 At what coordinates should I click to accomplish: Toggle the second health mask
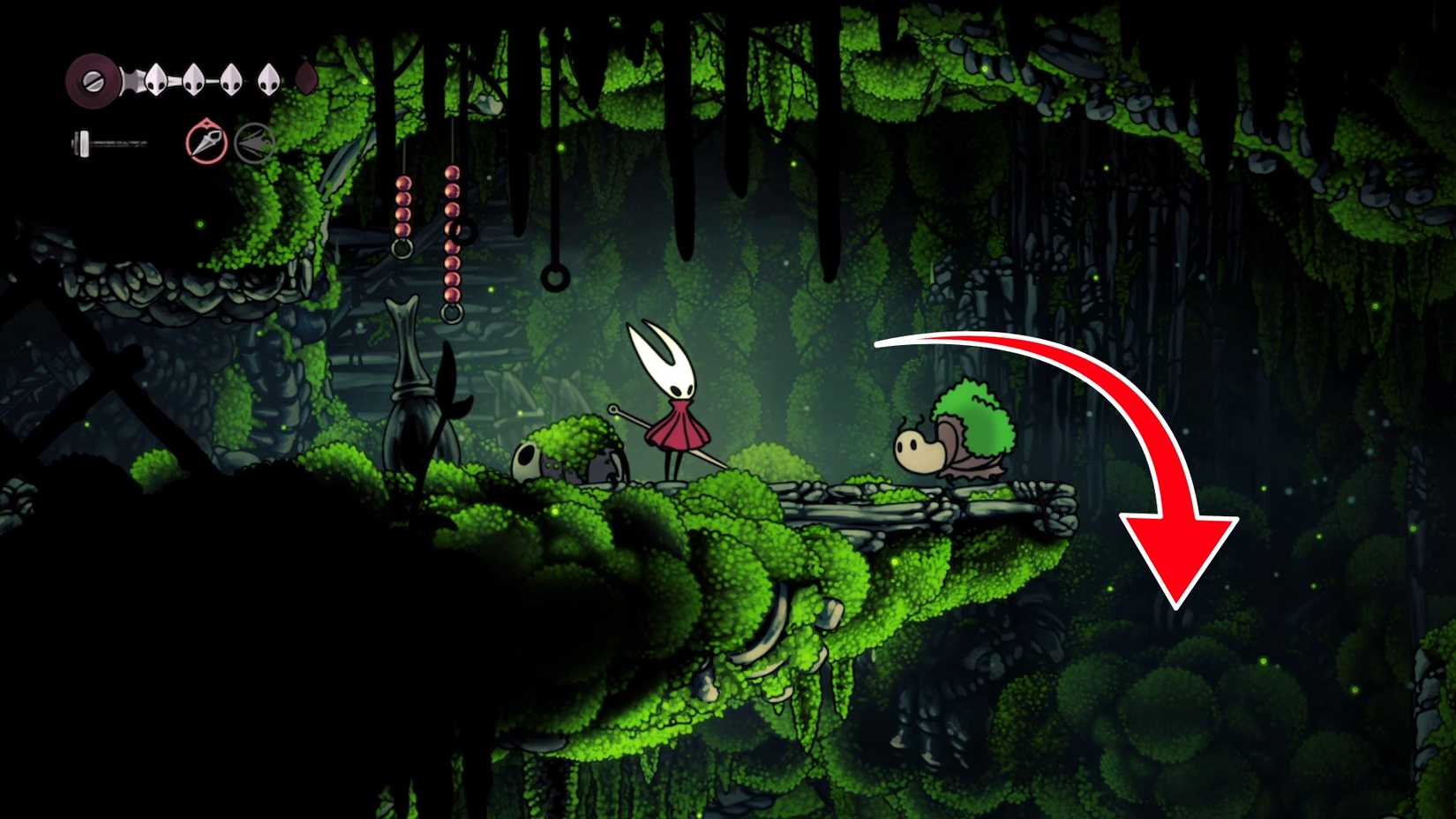(x=192, y=80)
